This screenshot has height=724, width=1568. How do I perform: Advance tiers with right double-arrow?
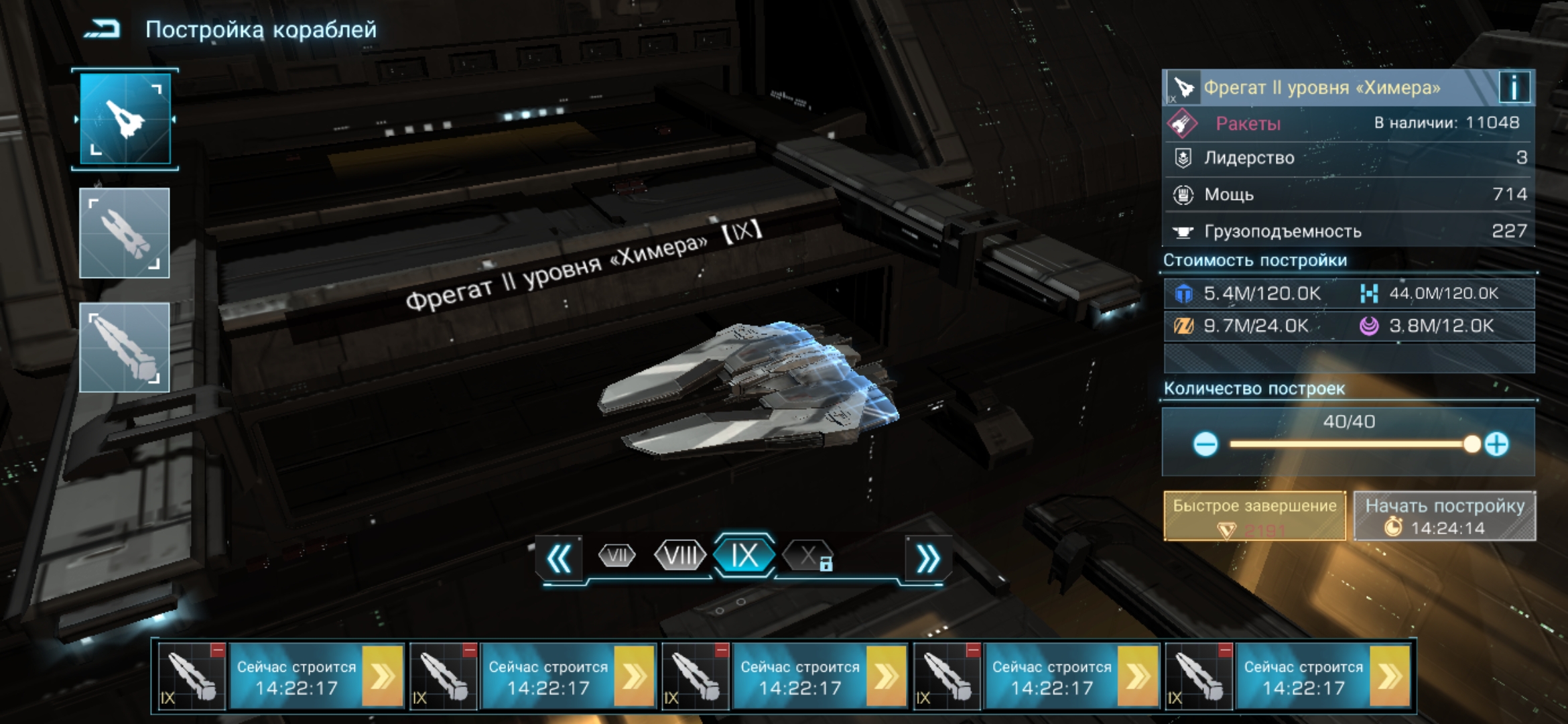[927, 558]
